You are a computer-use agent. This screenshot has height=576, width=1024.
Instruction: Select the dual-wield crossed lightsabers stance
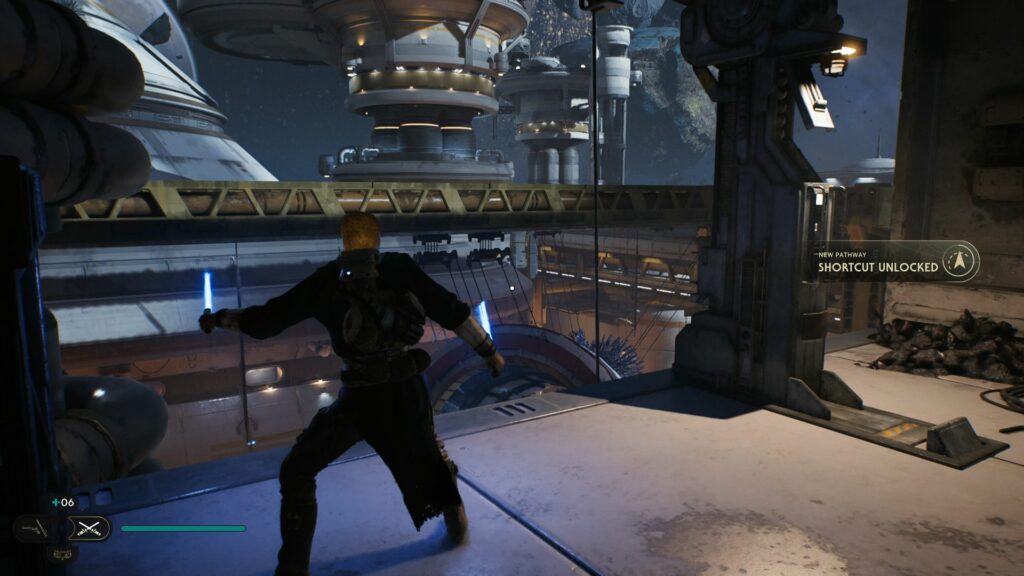[x=90, y=528]
